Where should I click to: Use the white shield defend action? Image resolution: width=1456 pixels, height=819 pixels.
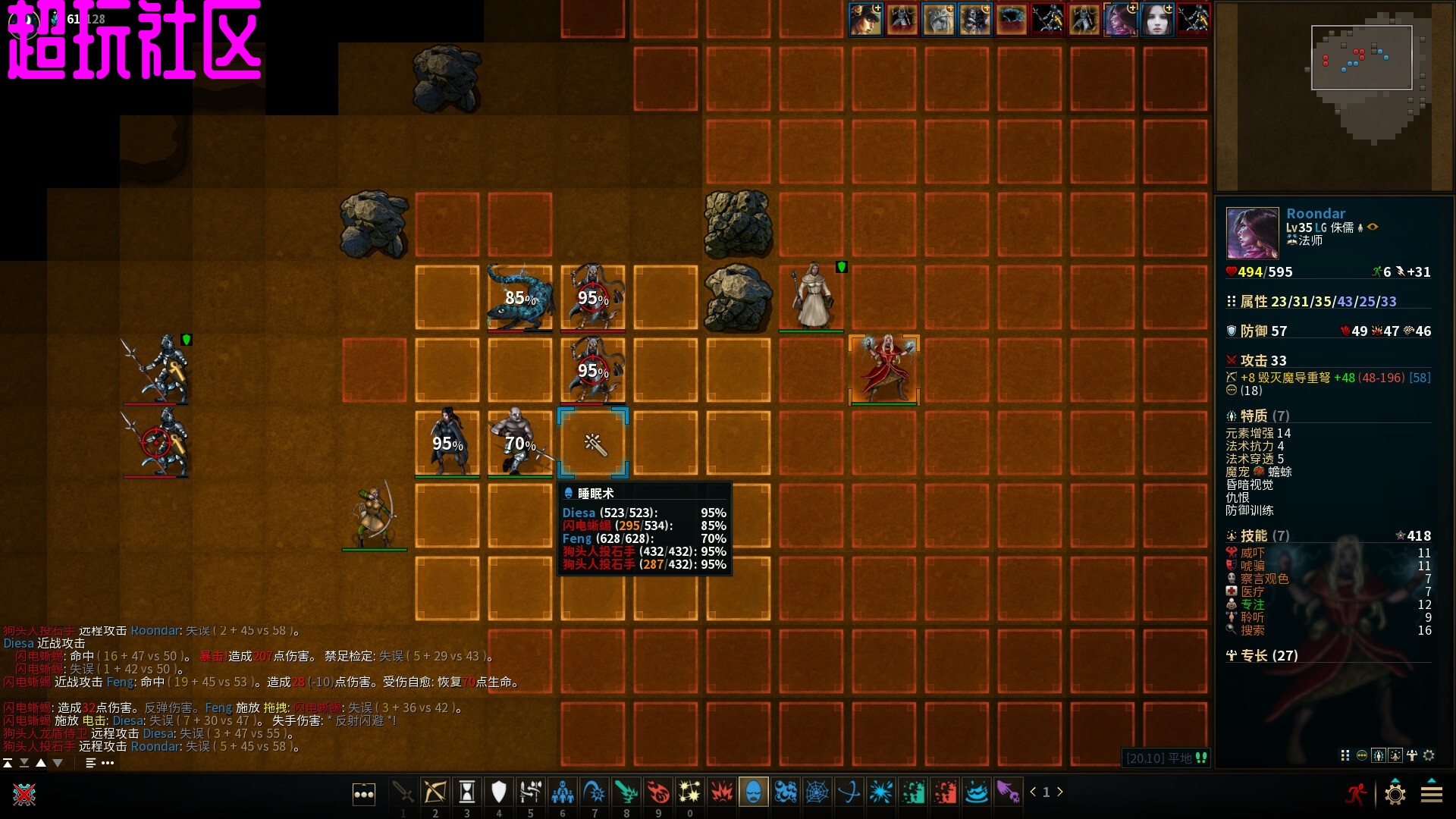498,792
